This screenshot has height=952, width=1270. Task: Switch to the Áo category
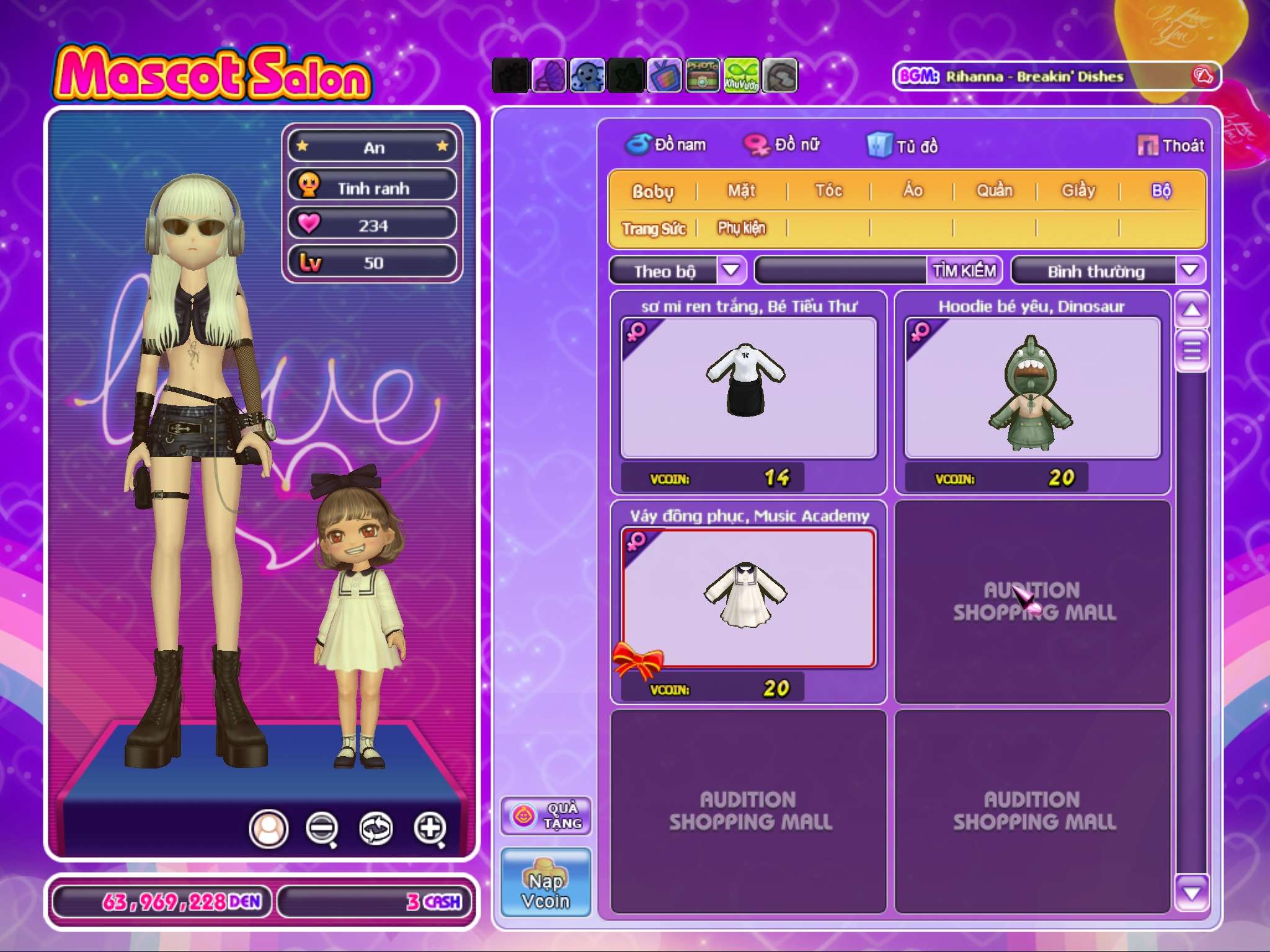pos(912,191)
